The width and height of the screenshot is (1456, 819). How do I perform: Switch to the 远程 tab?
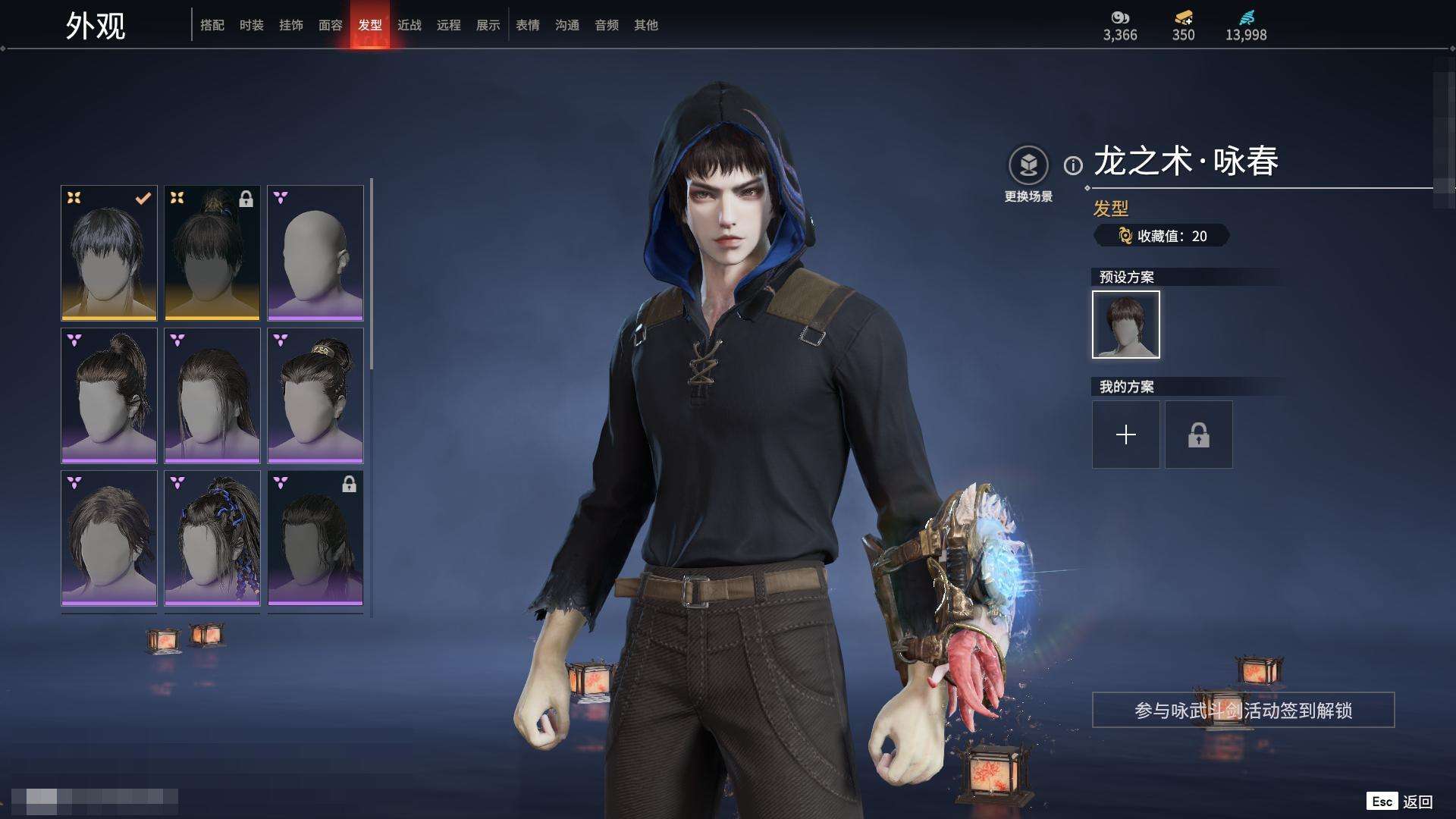(x=449, y=25)
